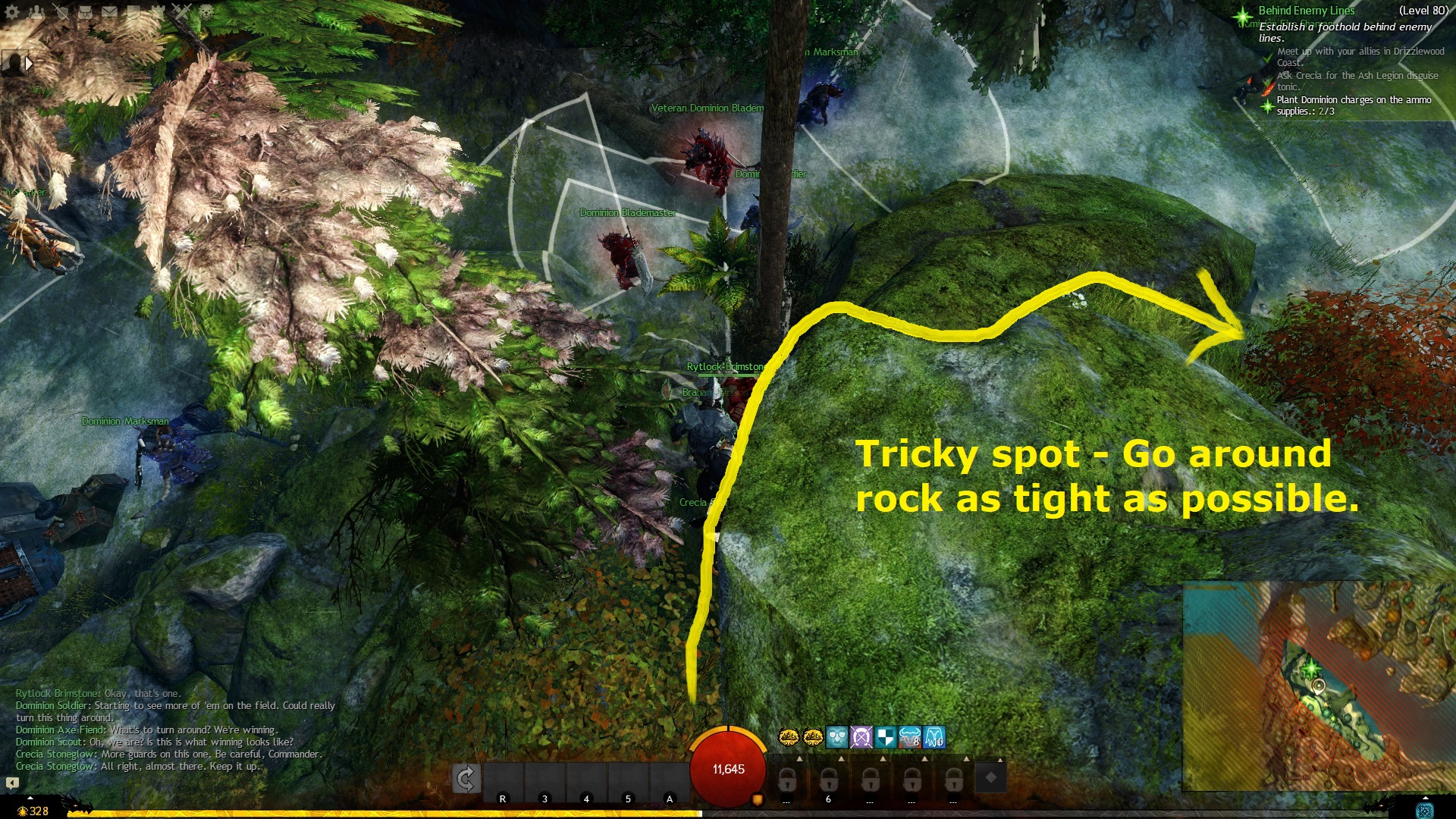Open the Black Lion trading post icon
The image size is (1456, 819).
206,11
